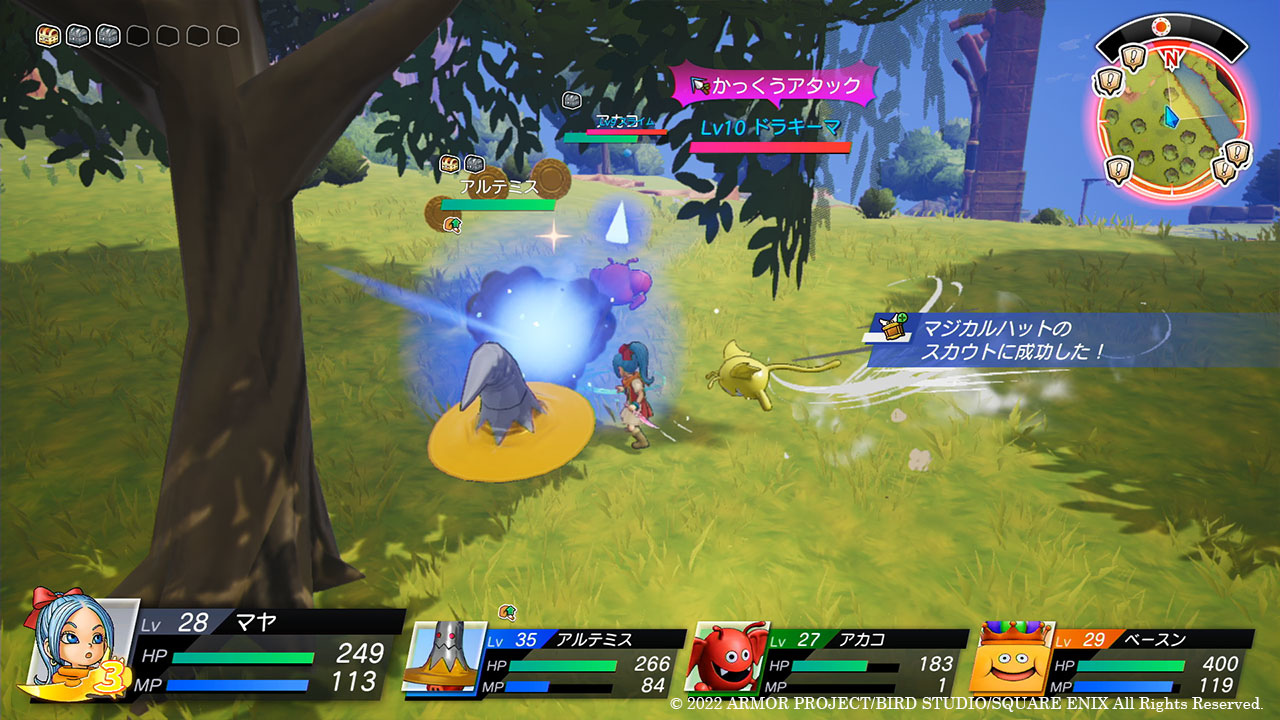Click the gold treasure chest counter icon

point(49,36)
